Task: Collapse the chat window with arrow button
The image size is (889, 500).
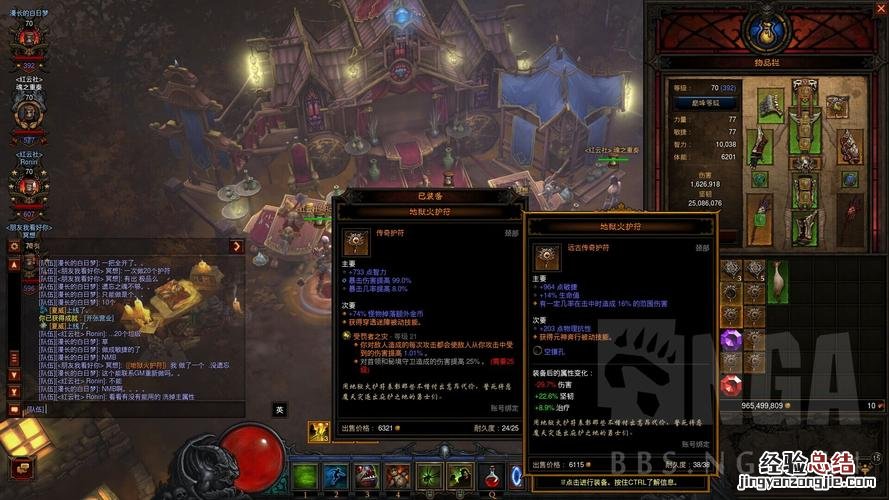Action: click(237, 246)
